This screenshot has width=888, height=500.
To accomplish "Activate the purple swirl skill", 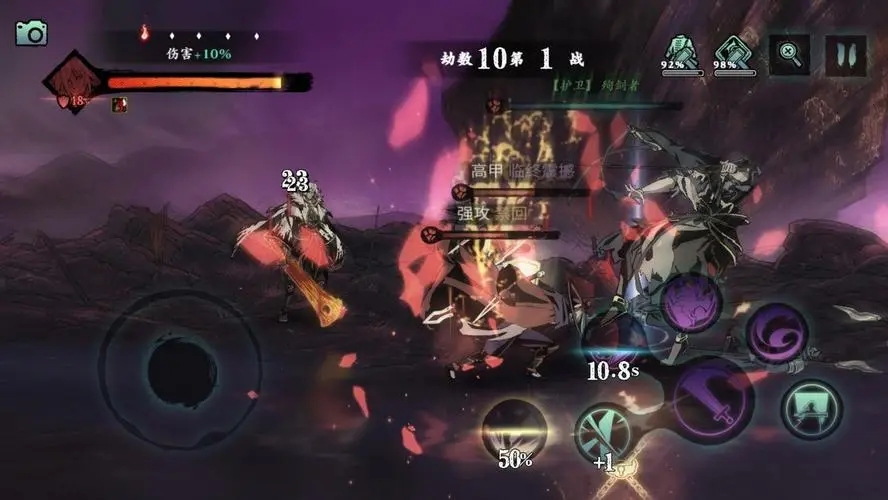I will pos(776,334).
